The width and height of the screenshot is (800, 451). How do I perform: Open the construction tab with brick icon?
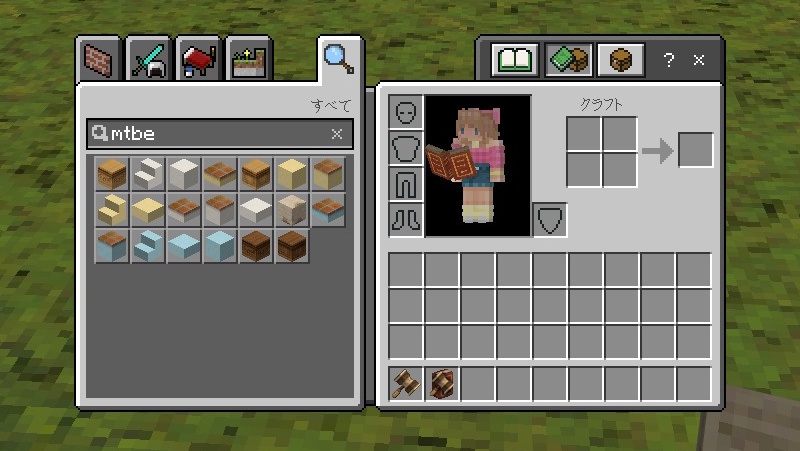click(100, 61)
